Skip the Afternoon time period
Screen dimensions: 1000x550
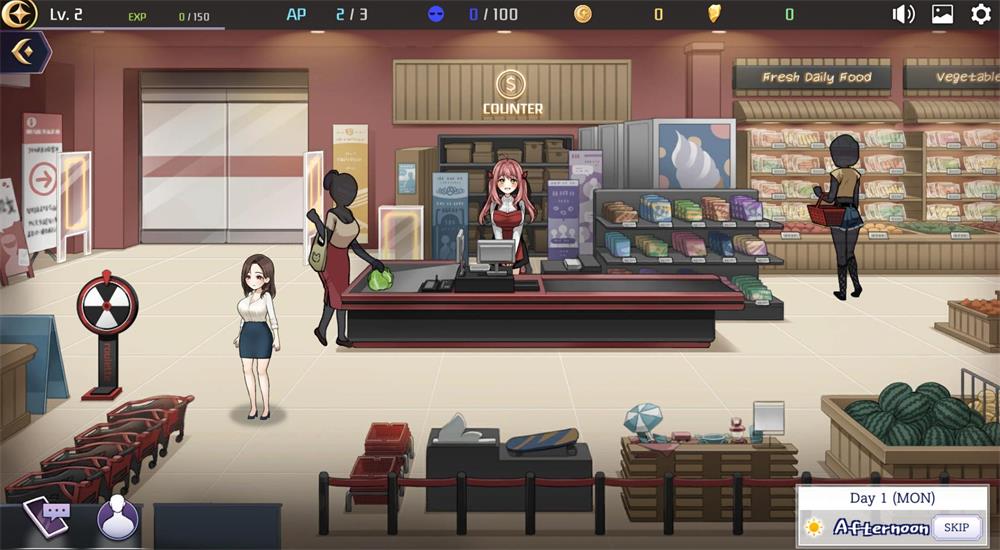point(957,527)
